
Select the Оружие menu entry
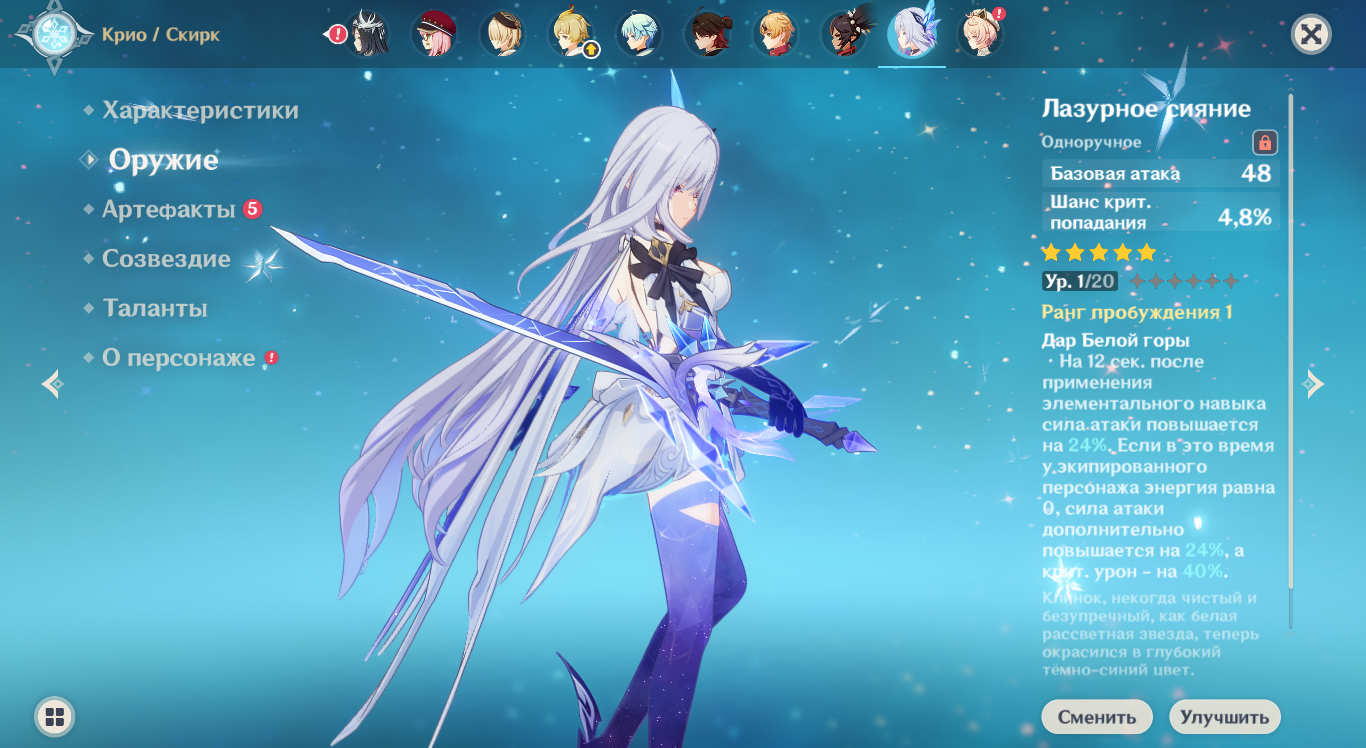(163, 160)
